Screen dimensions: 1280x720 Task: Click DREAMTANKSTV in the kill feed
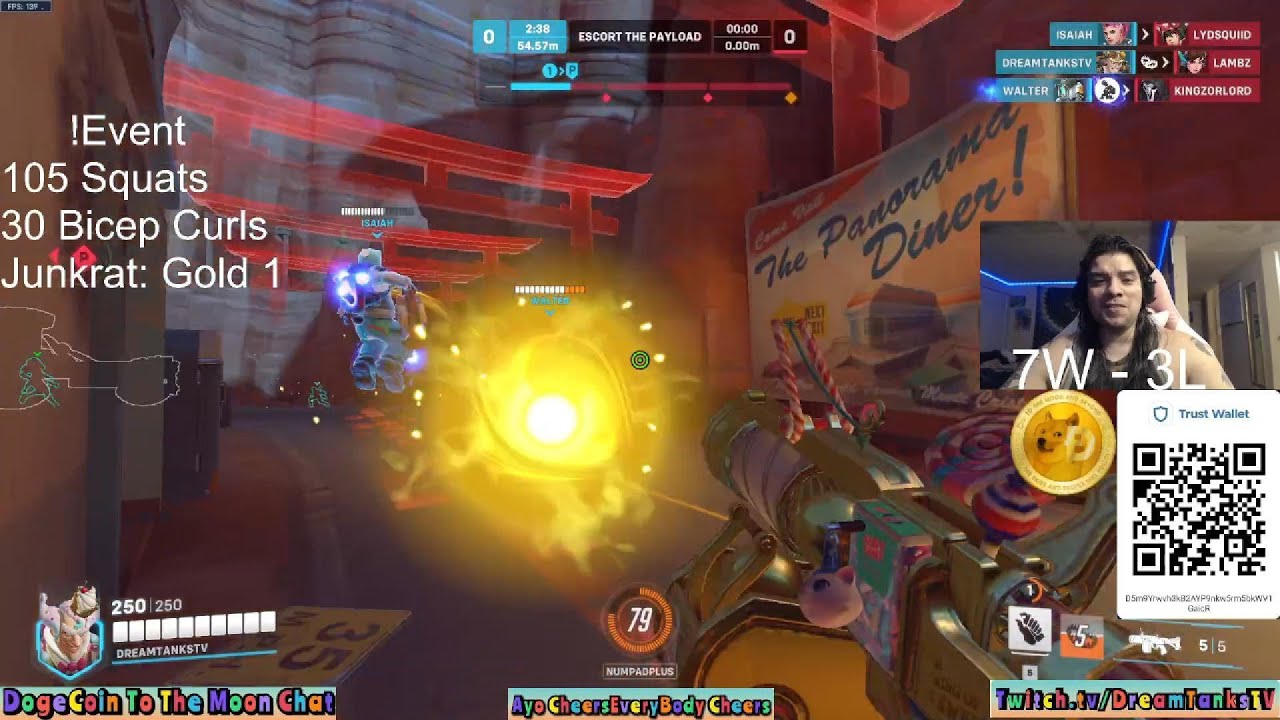pos(1048,63)
